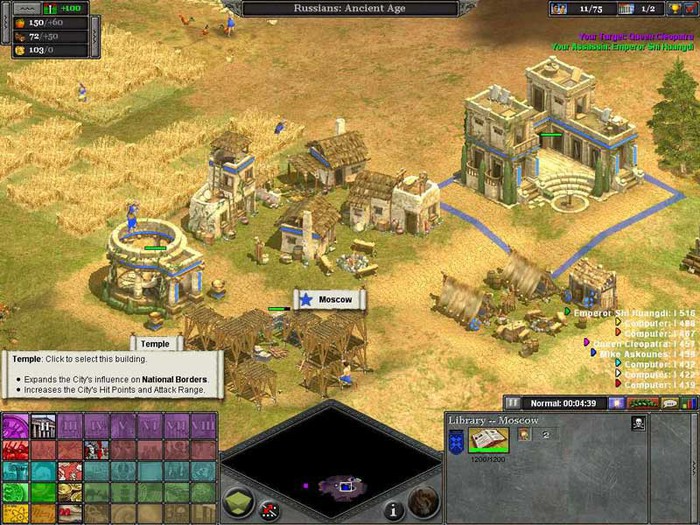Toggle the minimap crossed-swords filter button

tap(268, 510)
